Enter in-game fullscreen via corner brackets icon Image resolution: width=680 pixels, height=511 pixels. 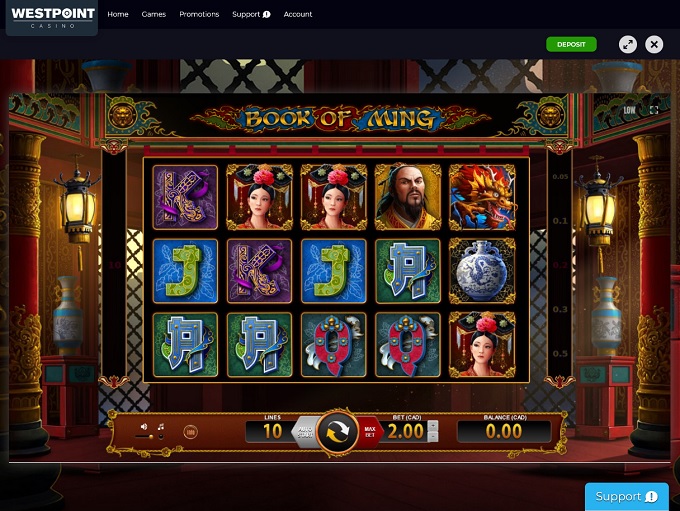(655, 110)
